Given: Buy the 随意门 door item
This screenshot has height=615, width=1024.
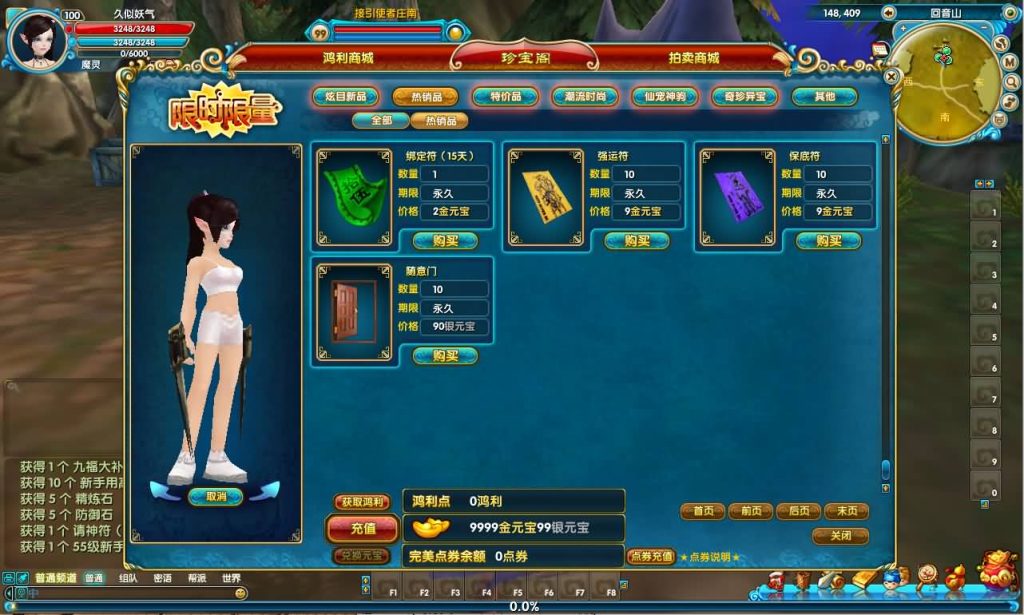Looking at the screenshot, I should point(445,356).
